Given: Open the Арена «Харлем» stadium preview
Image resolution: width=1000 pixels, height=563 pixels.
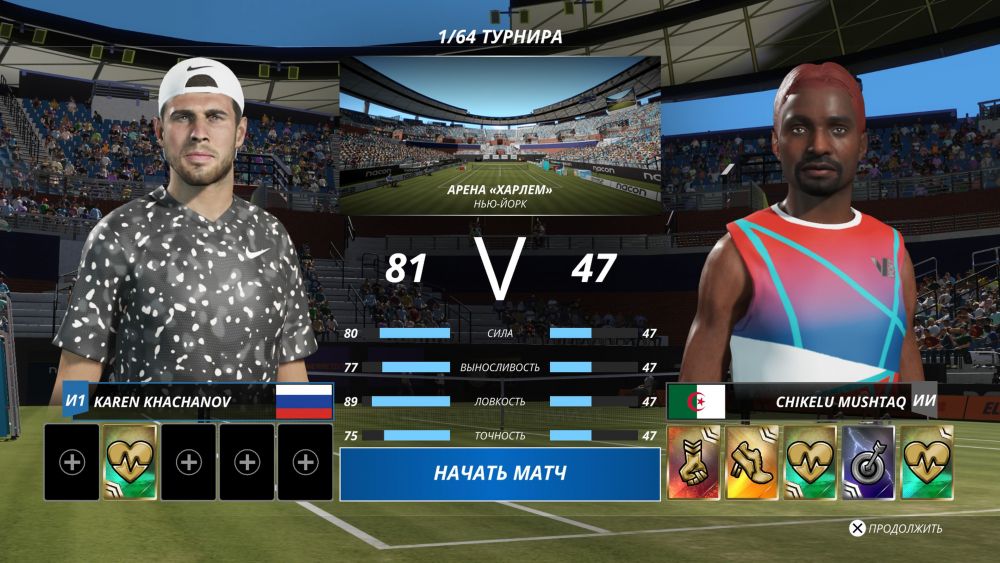Looking at the screenshot, I should [x=499, y=135].
